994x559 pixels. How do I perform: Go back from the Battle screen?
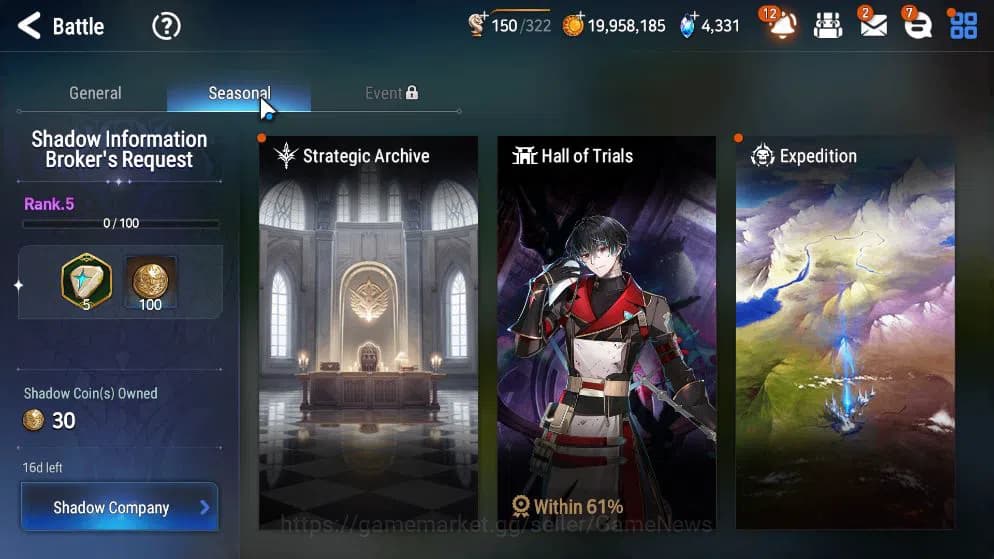click(x=29, y=26)
